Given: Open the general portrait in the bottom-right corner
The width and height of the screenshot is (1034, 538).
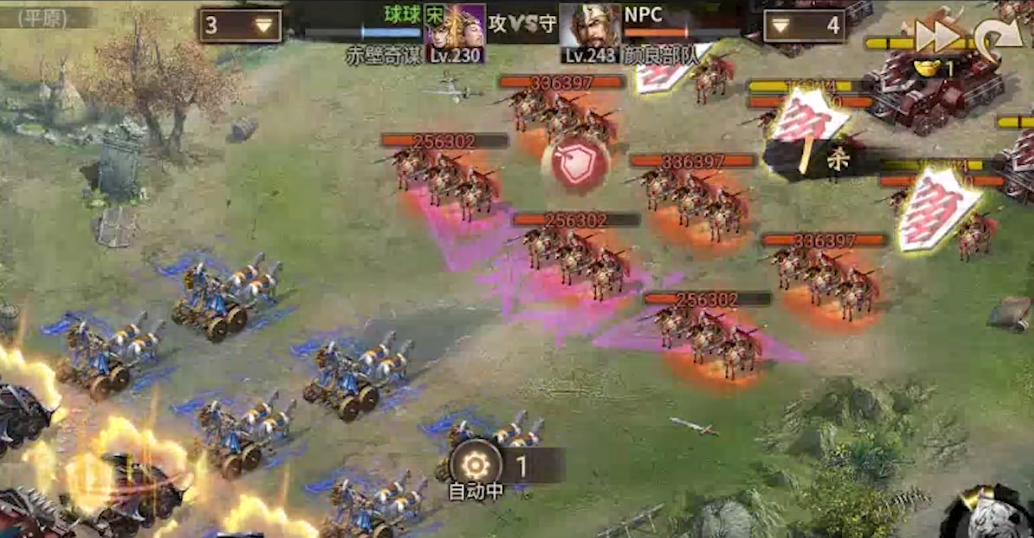Looking at the screenshot, I should pyautogui.click(x=988, y=512).
